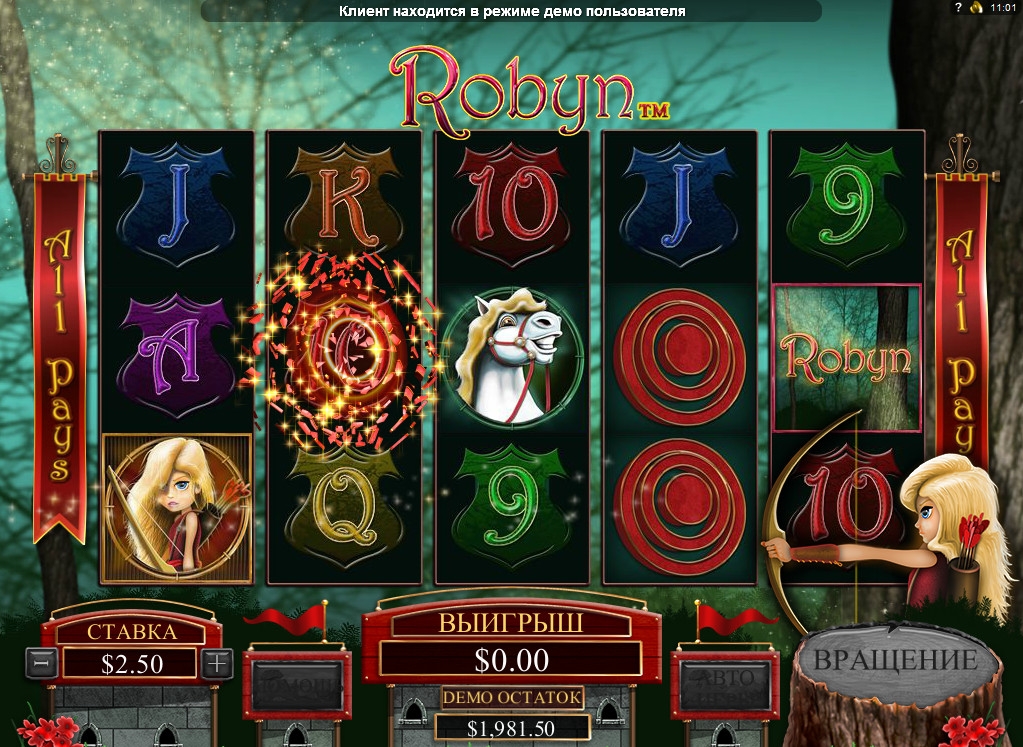
Task: Spin the reels with the Вращение button
Action: (895, 662)
